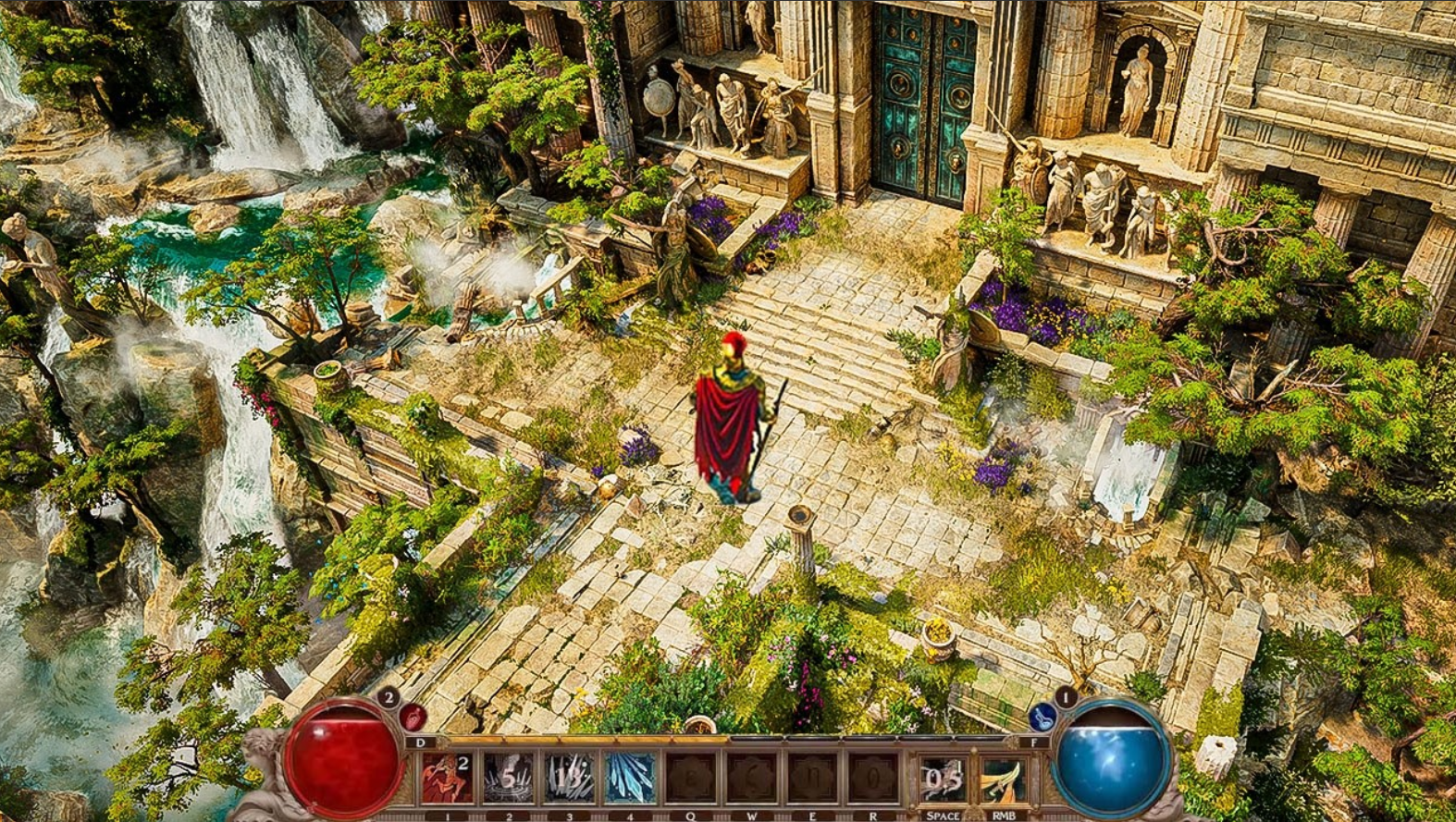Click the F hotkey label beside the mana orb

point(1033,743)
